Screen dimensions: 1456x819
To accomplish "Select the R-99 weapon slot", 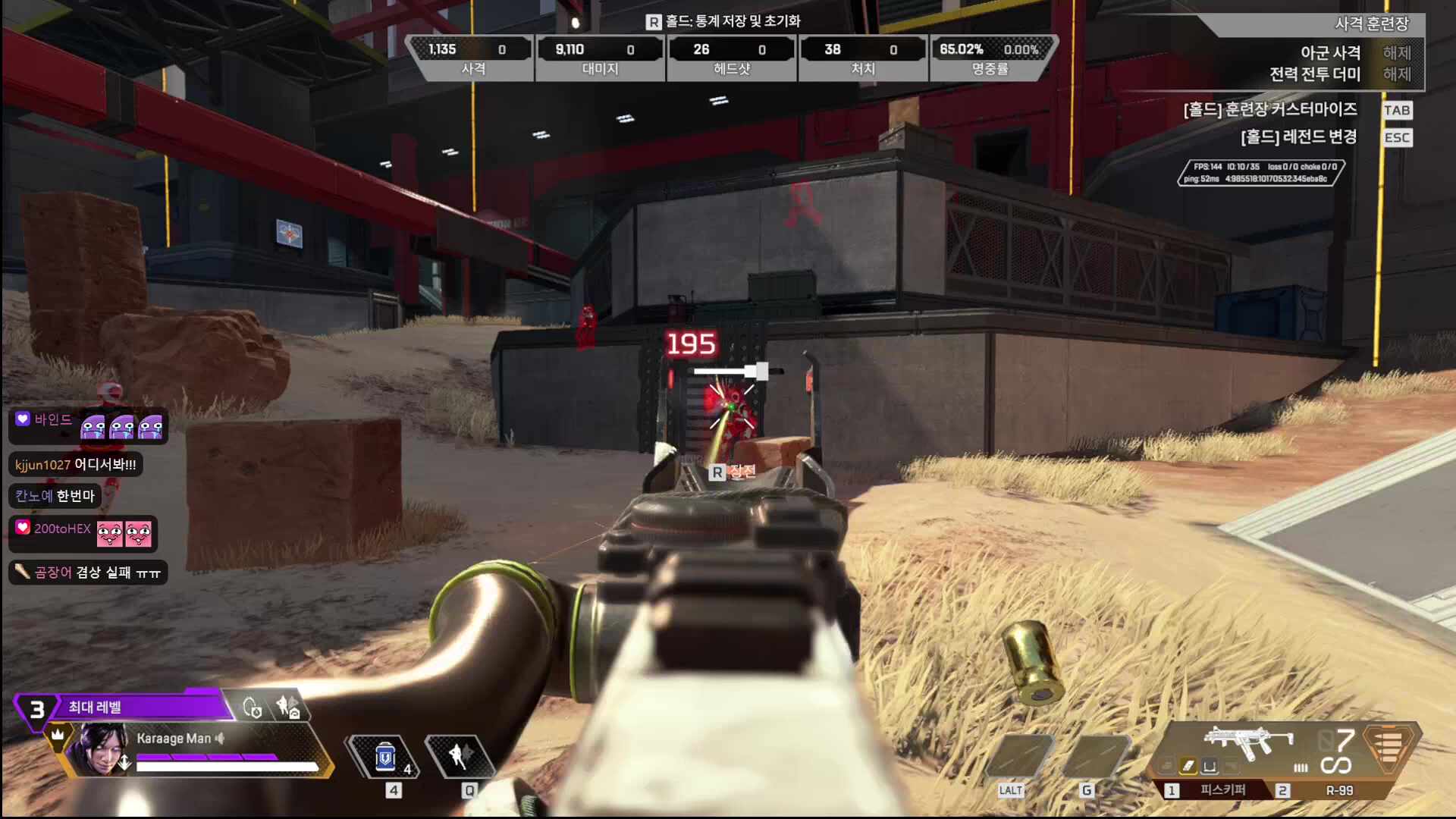I will [x=1338, y=790].
